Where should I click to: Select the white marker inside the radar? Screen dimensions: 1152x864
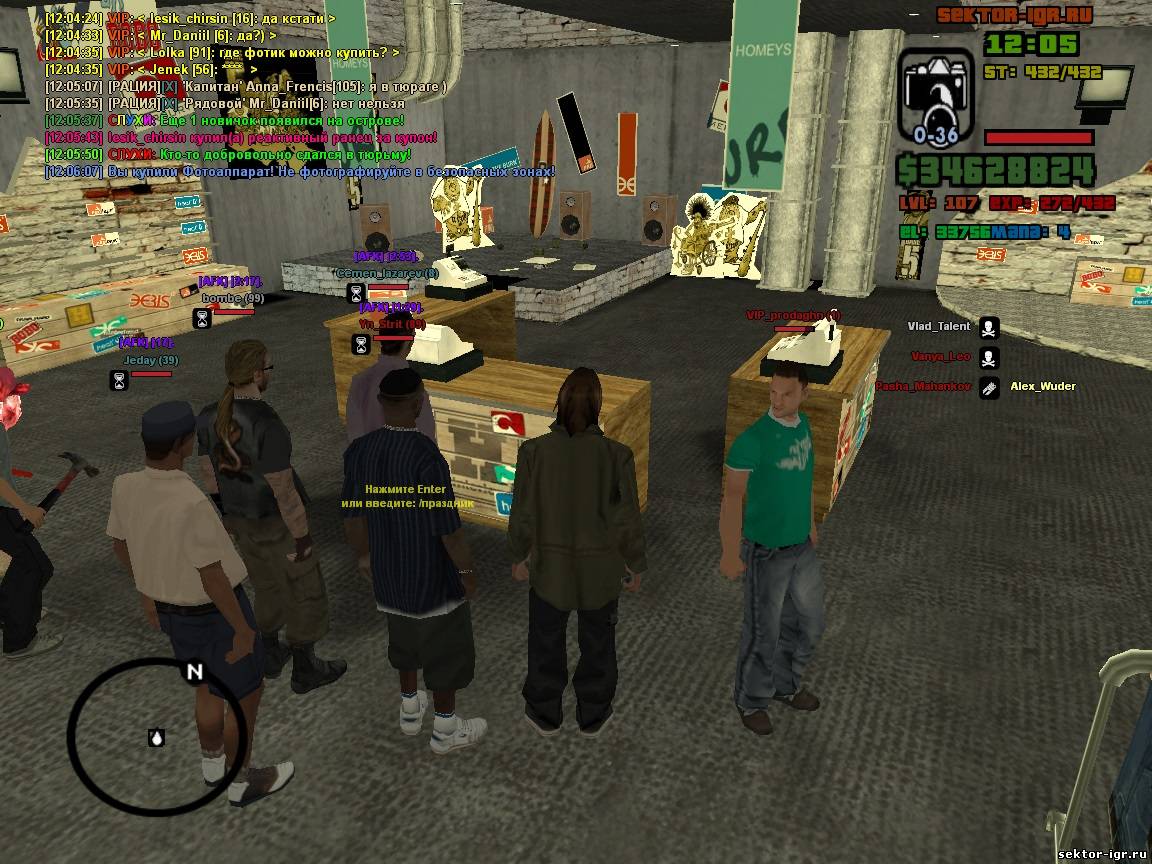point(156,738)
